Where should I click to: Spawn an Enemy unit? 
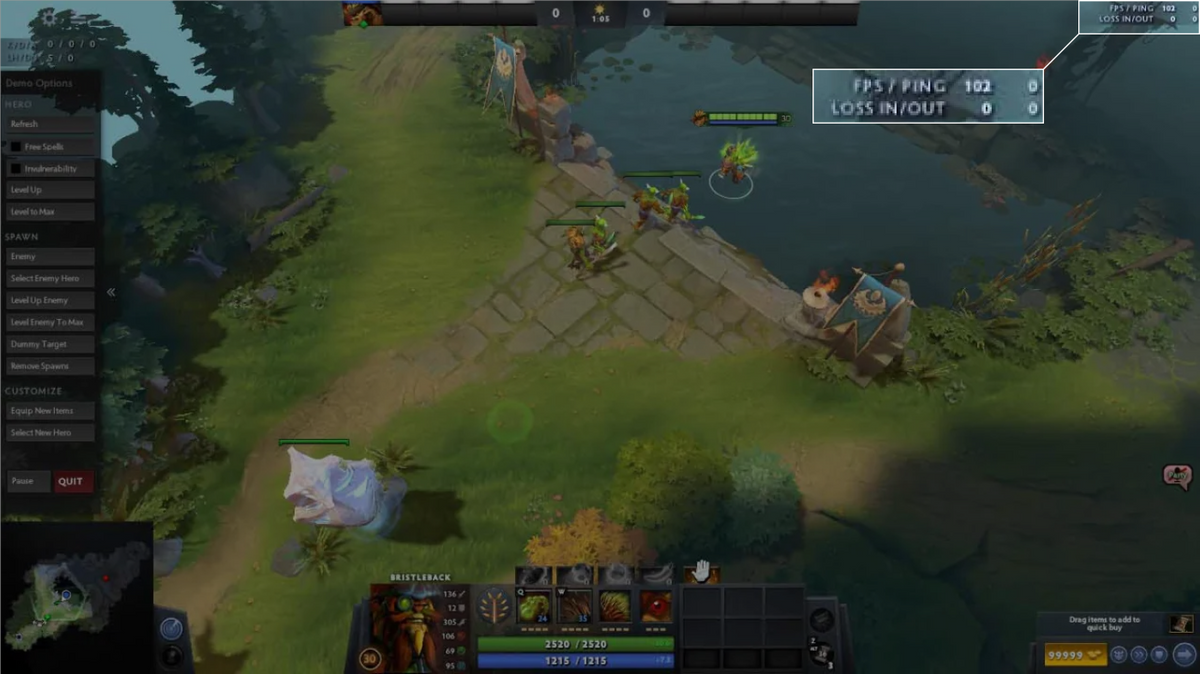[51, 257]
